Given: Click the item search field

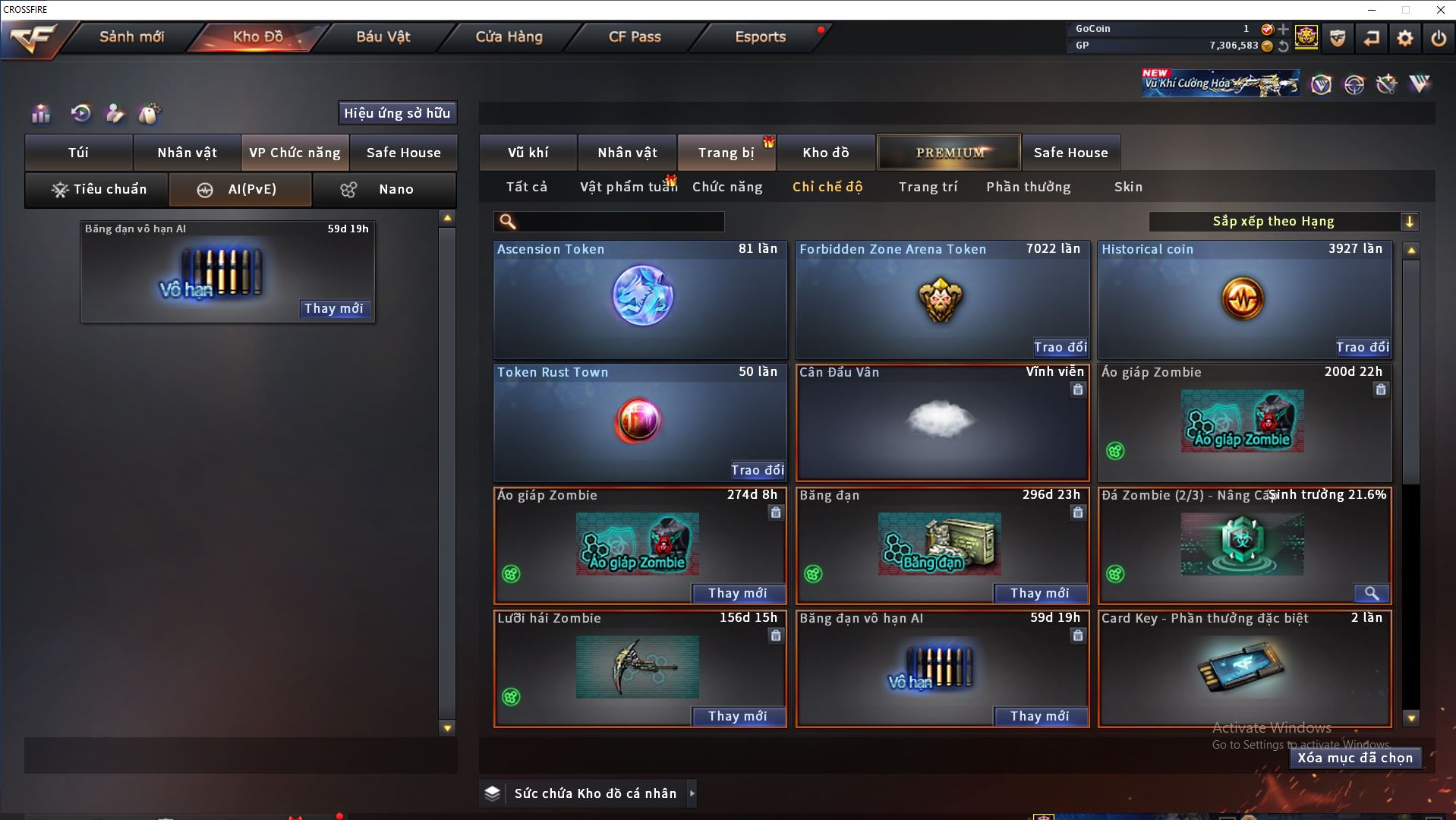Looking at the screenshot, I should point(619,222).
